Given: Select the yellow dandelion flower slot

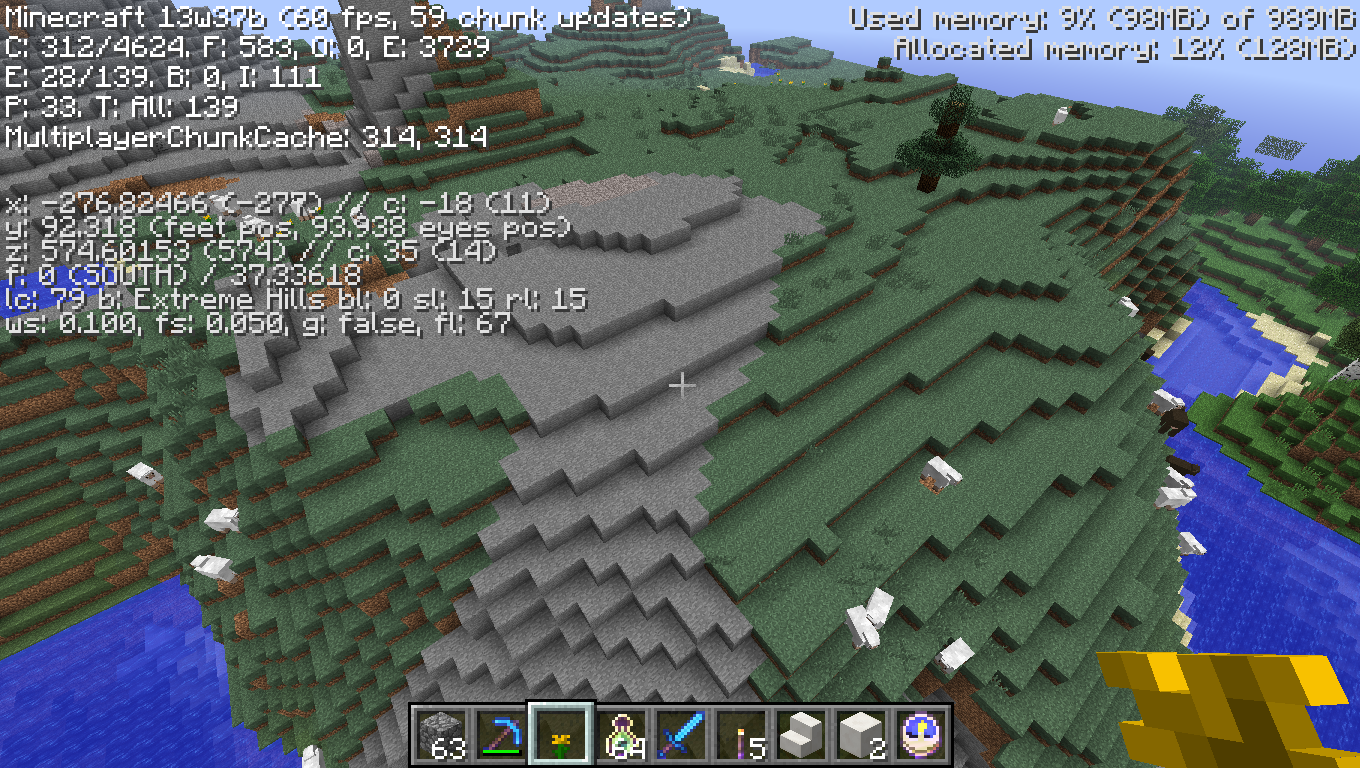Looking at the screenshot, I should point(561,733).
